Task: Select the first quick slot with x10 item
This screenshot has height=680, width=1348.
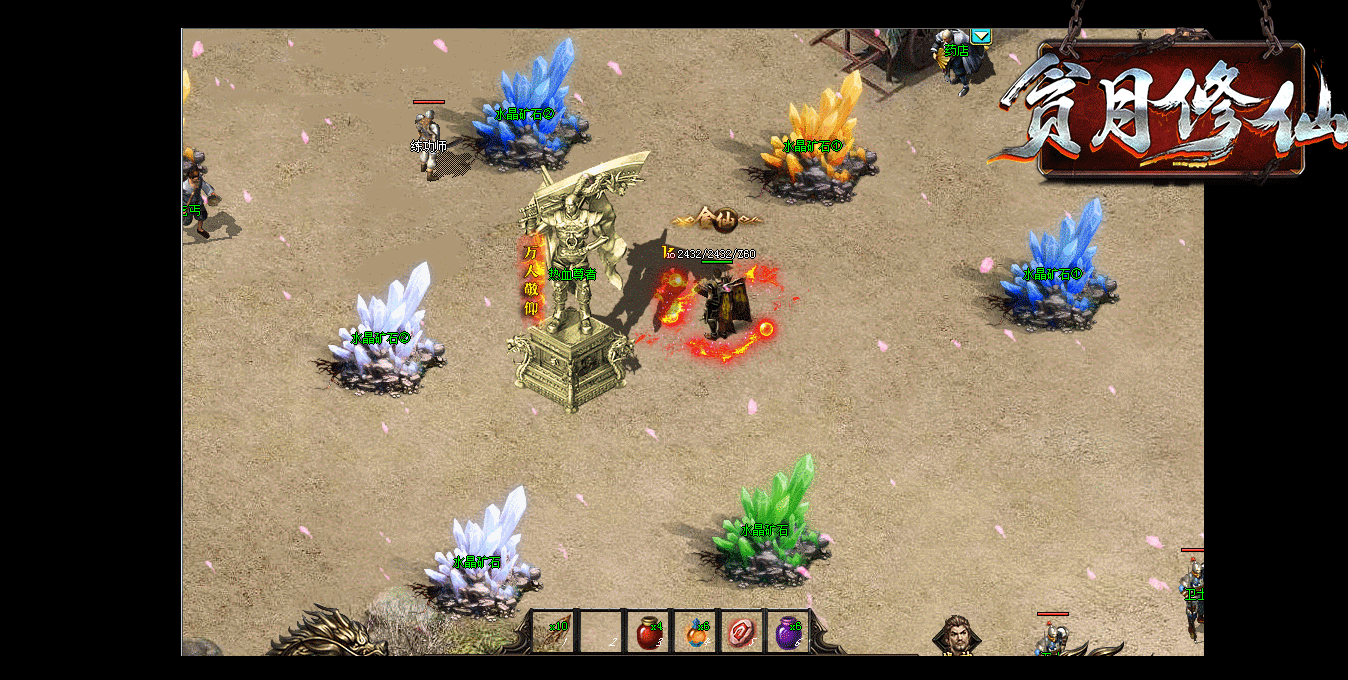Action: click(554, 632)
